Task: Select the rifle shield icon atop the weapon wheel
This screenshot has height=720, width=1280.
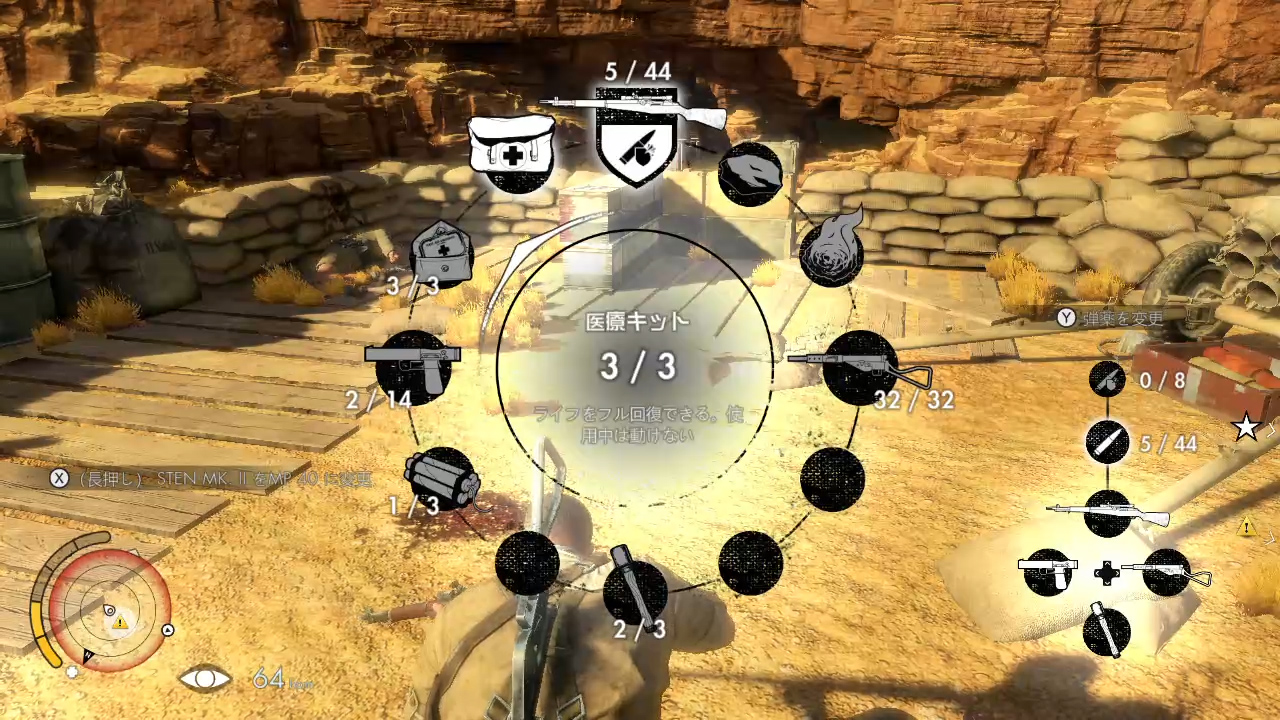Action: pos(636,137)
